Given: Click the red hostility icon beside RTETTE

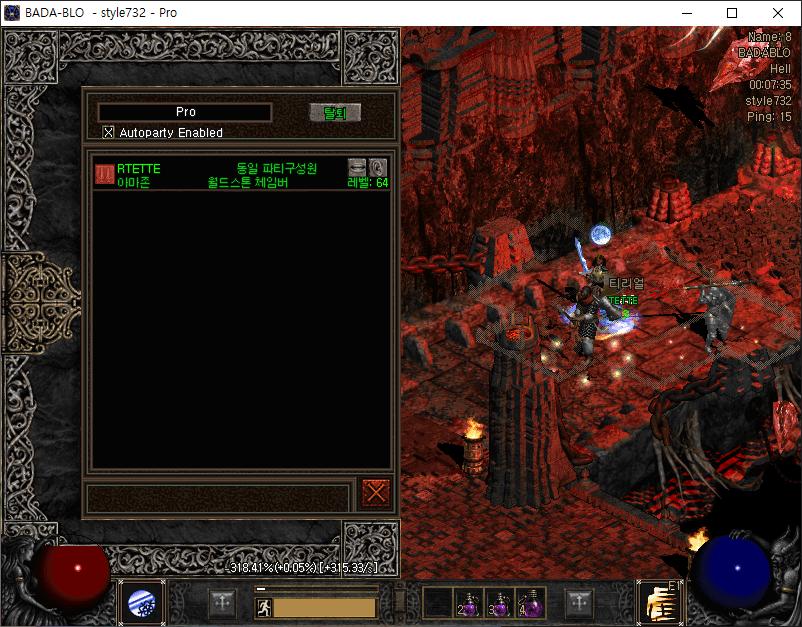Looking at the screenshot, I should (104, 175).
